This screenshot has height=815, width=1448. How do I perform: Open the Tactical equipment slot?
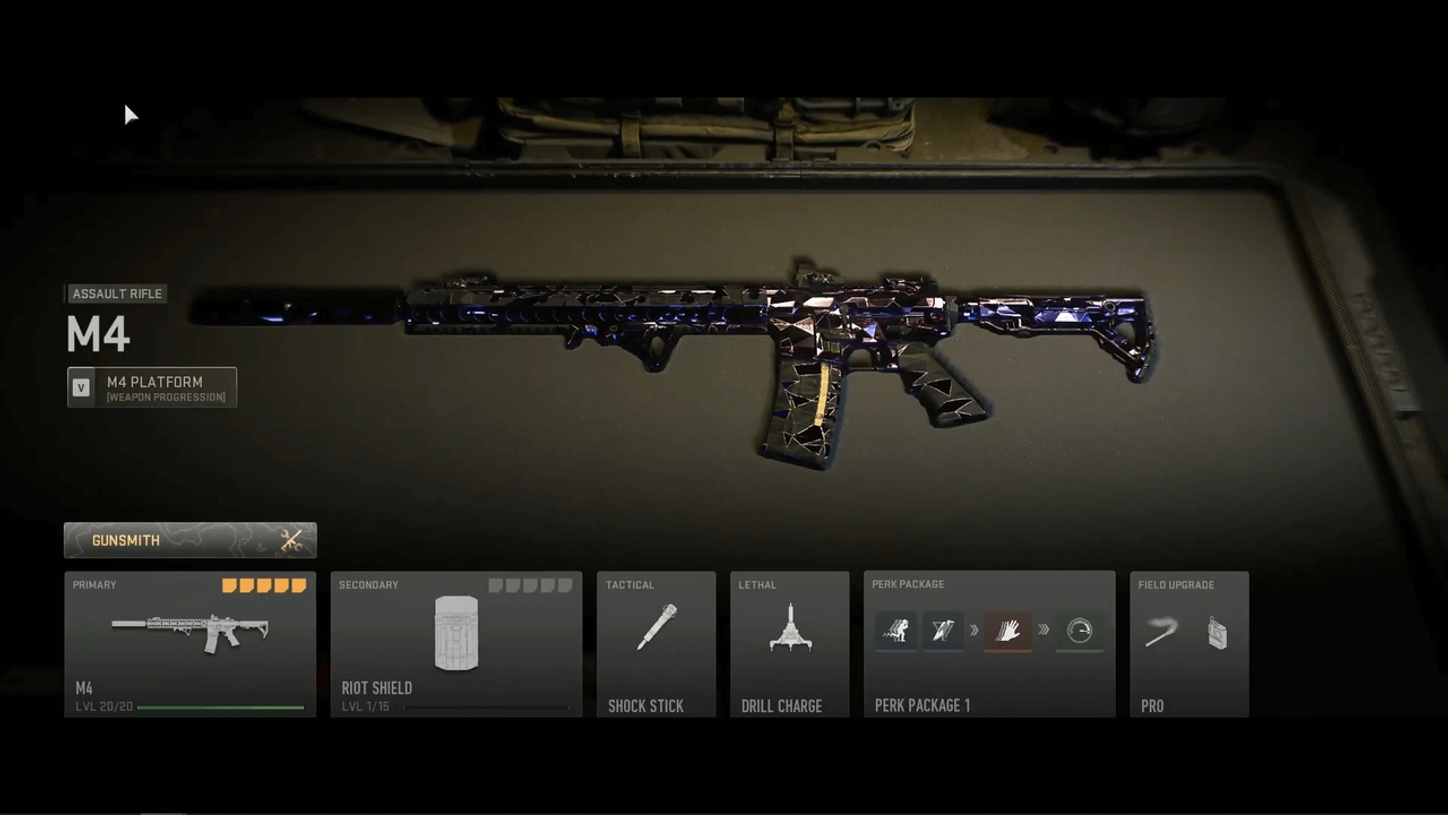click(x=655, y=645)
